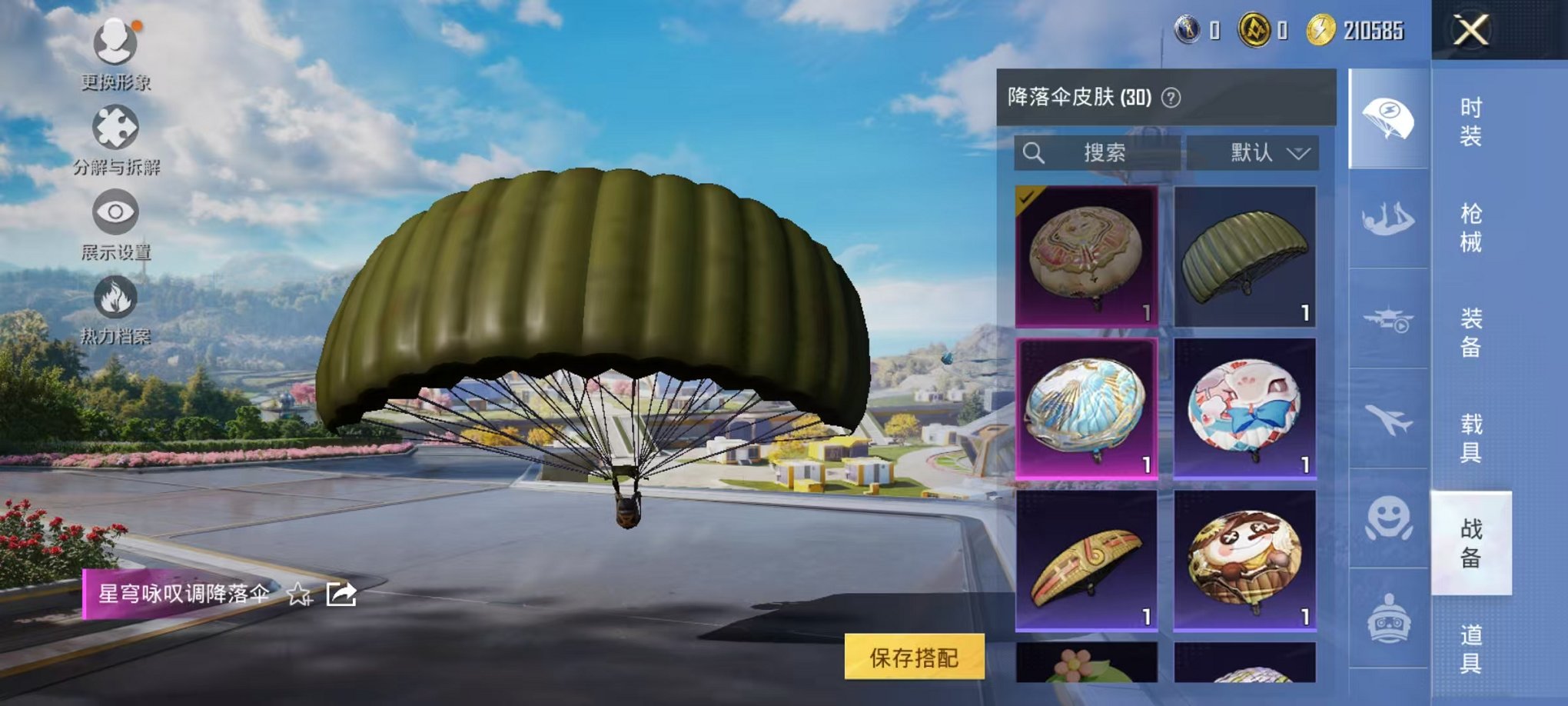This screenshot has height=706, width=1568.
Task: Click the 搜索 search field
Action: click(1099, 152)
